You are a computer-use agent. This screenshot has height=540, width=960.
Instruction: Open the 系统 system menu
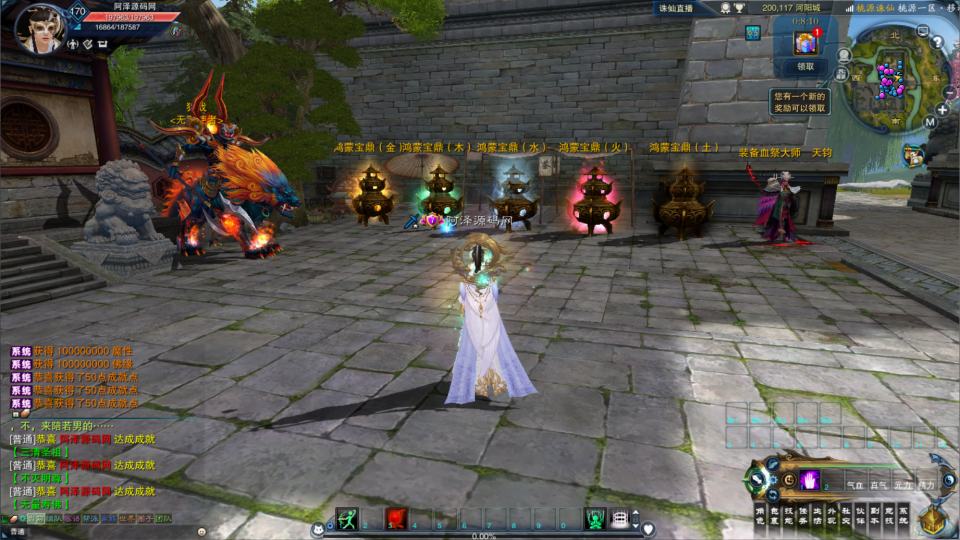(x=903, y=514)
